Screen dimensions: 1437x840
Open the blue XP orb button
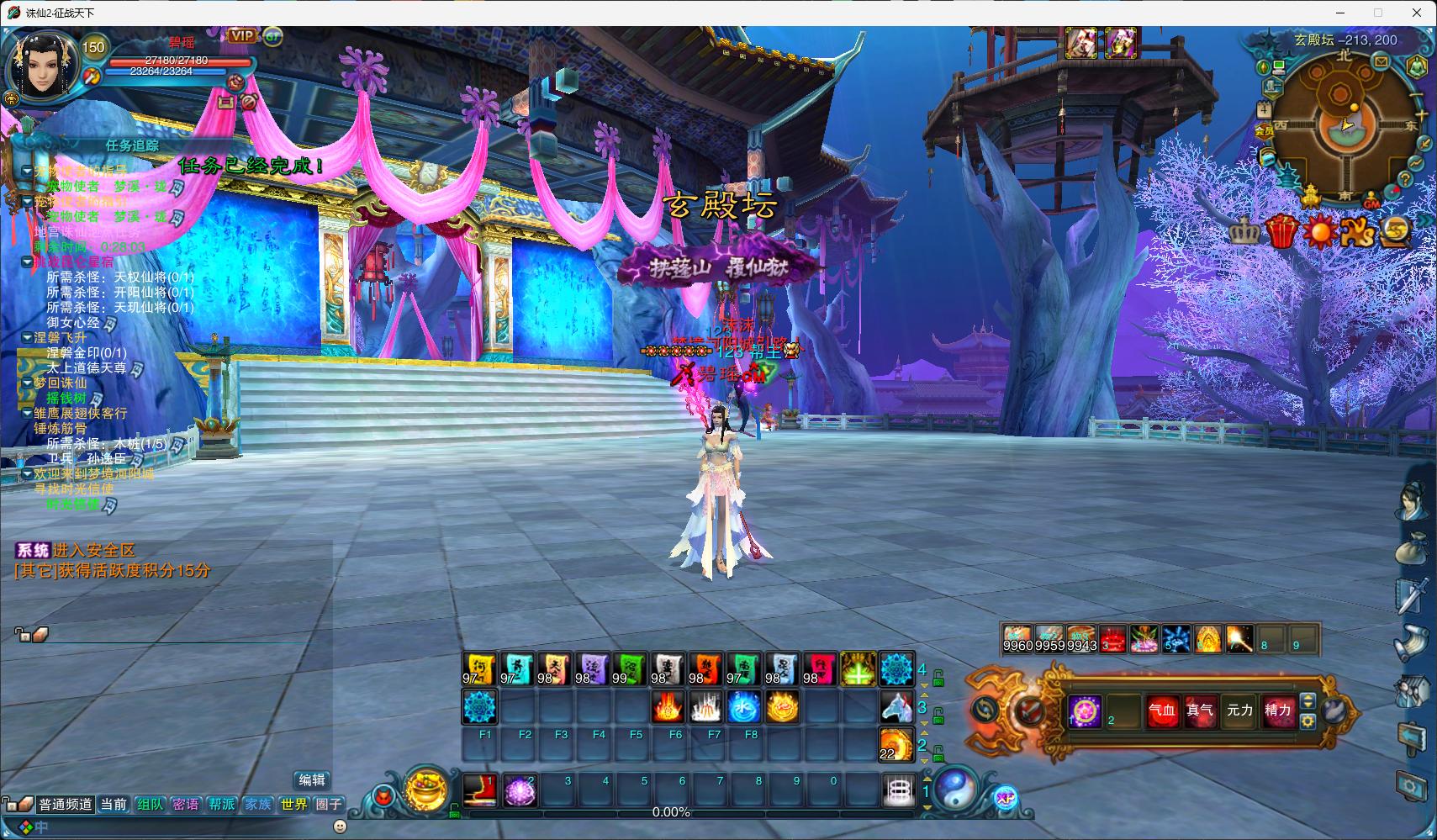1006,798
